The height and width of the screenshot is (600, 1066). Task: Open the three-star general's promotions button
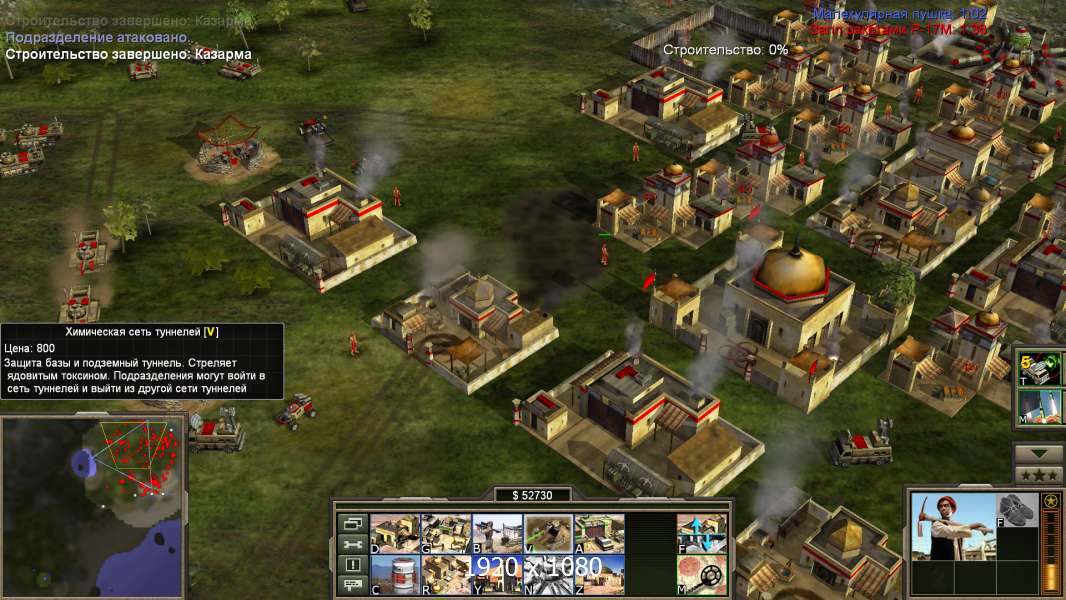pos(1038,474)
